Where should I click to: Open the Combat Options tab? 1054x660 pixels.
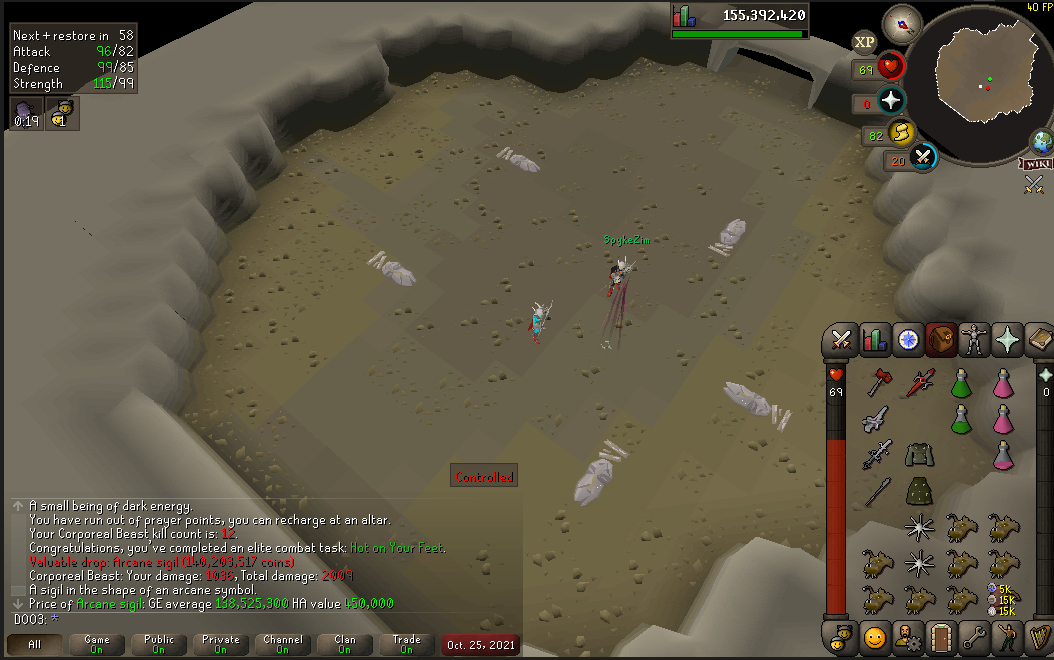pos(841,340)
